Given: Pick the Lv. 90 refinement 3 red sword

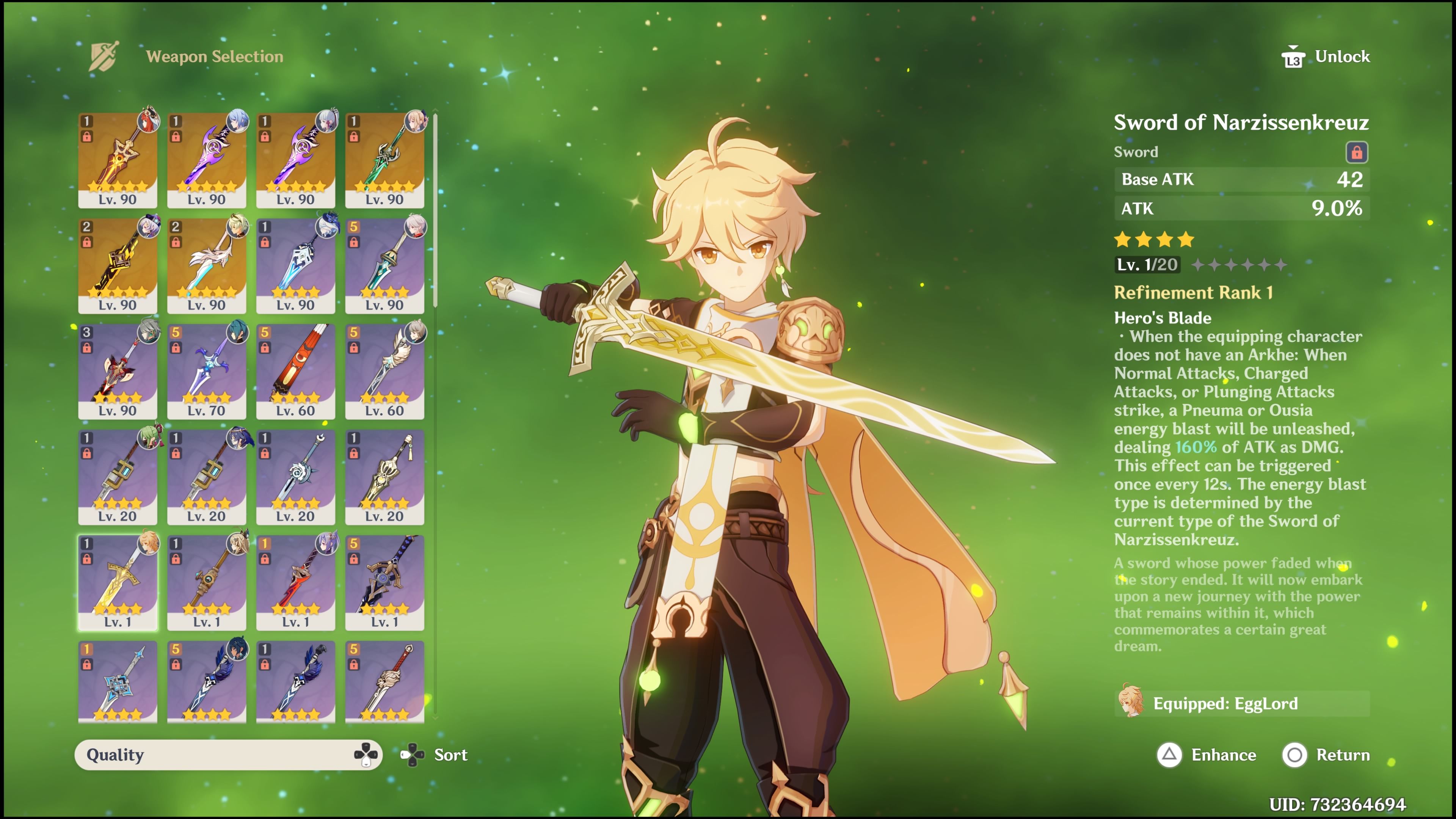Looking at the screenshot, I should coord(118,370).
